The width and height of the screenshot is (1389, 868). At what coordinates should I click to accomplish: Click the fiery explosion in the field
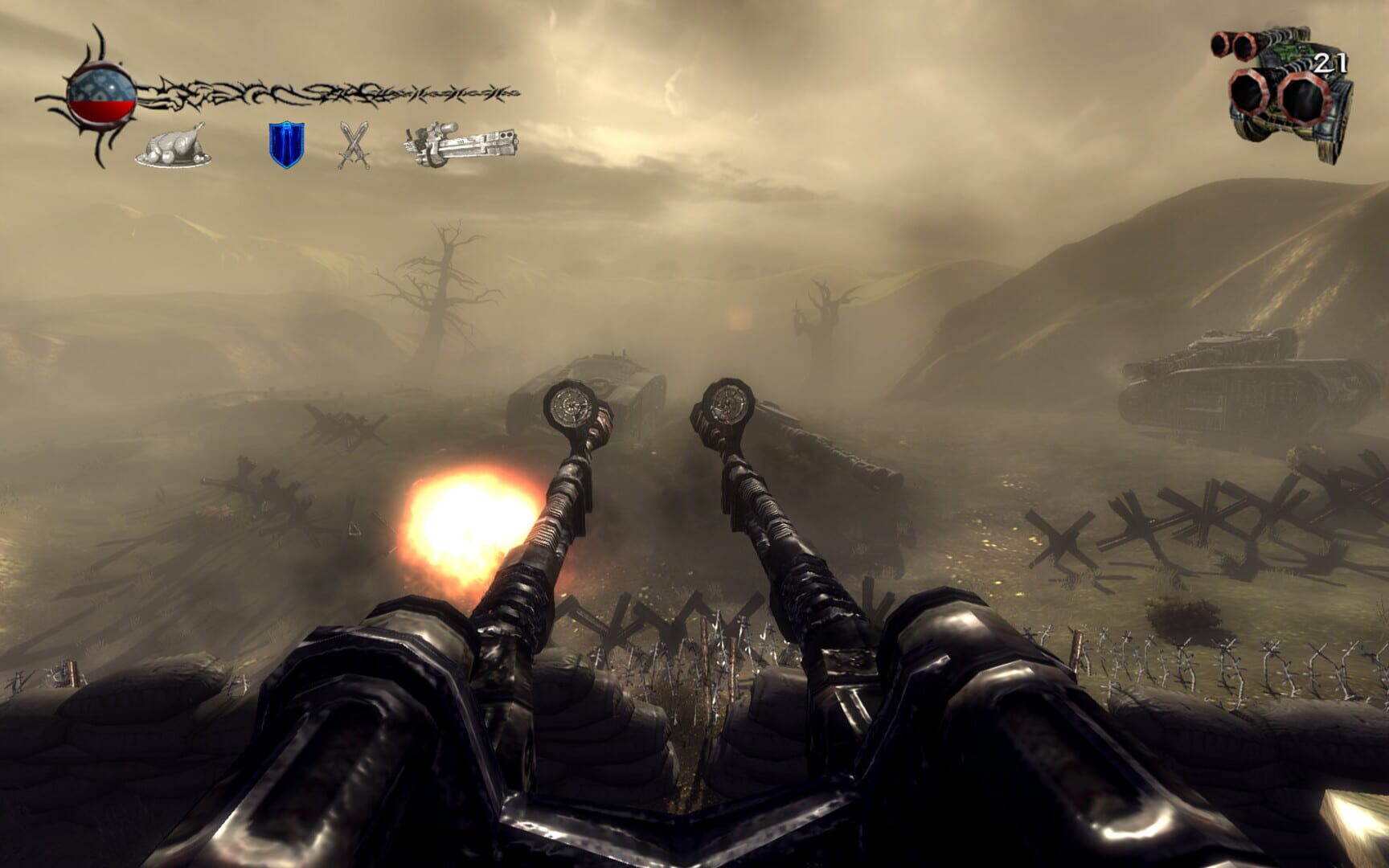tap(462, 518)
